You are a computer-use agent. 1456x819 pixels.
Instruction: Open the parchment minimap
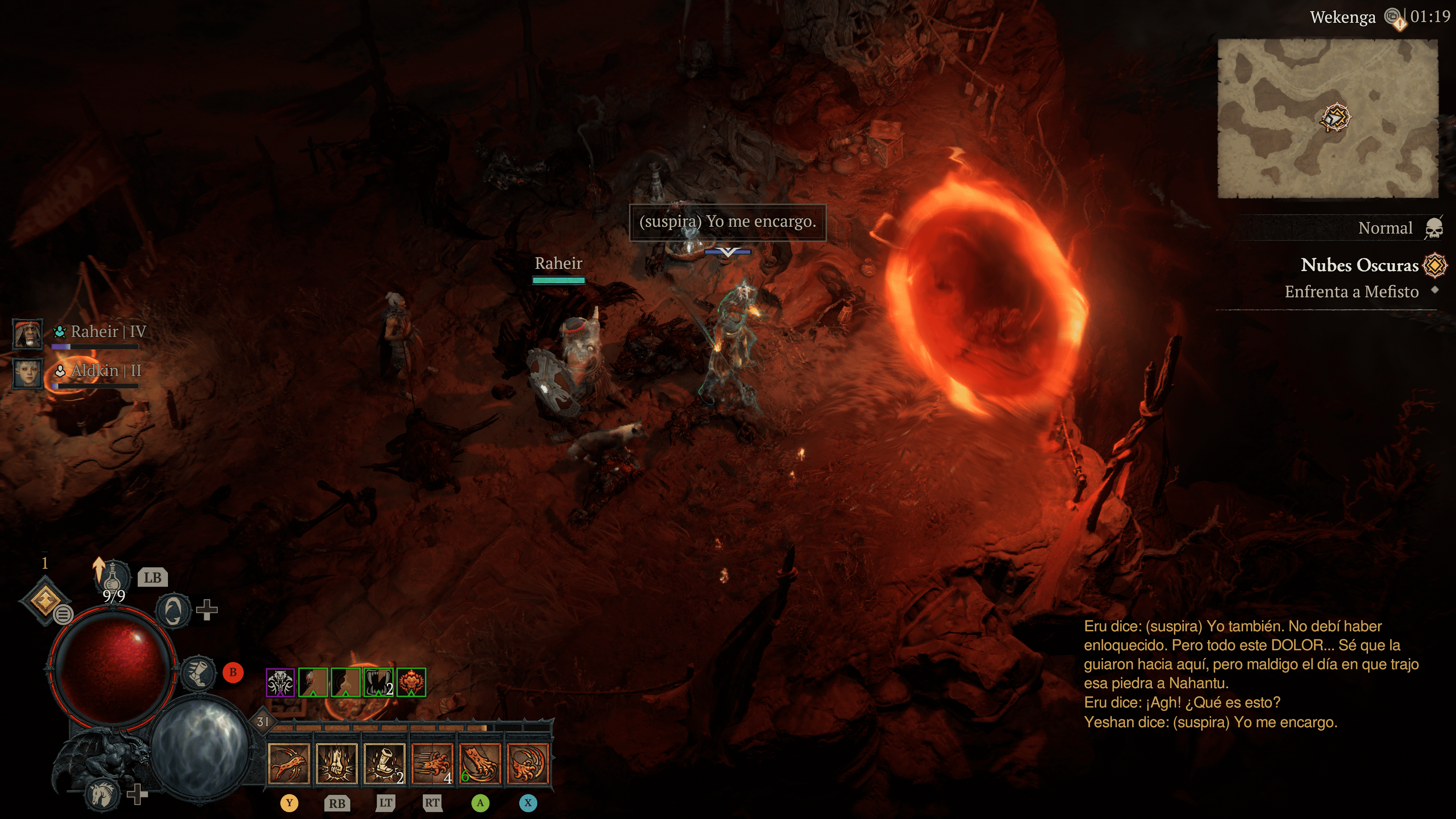click(x=1327, y=119)
